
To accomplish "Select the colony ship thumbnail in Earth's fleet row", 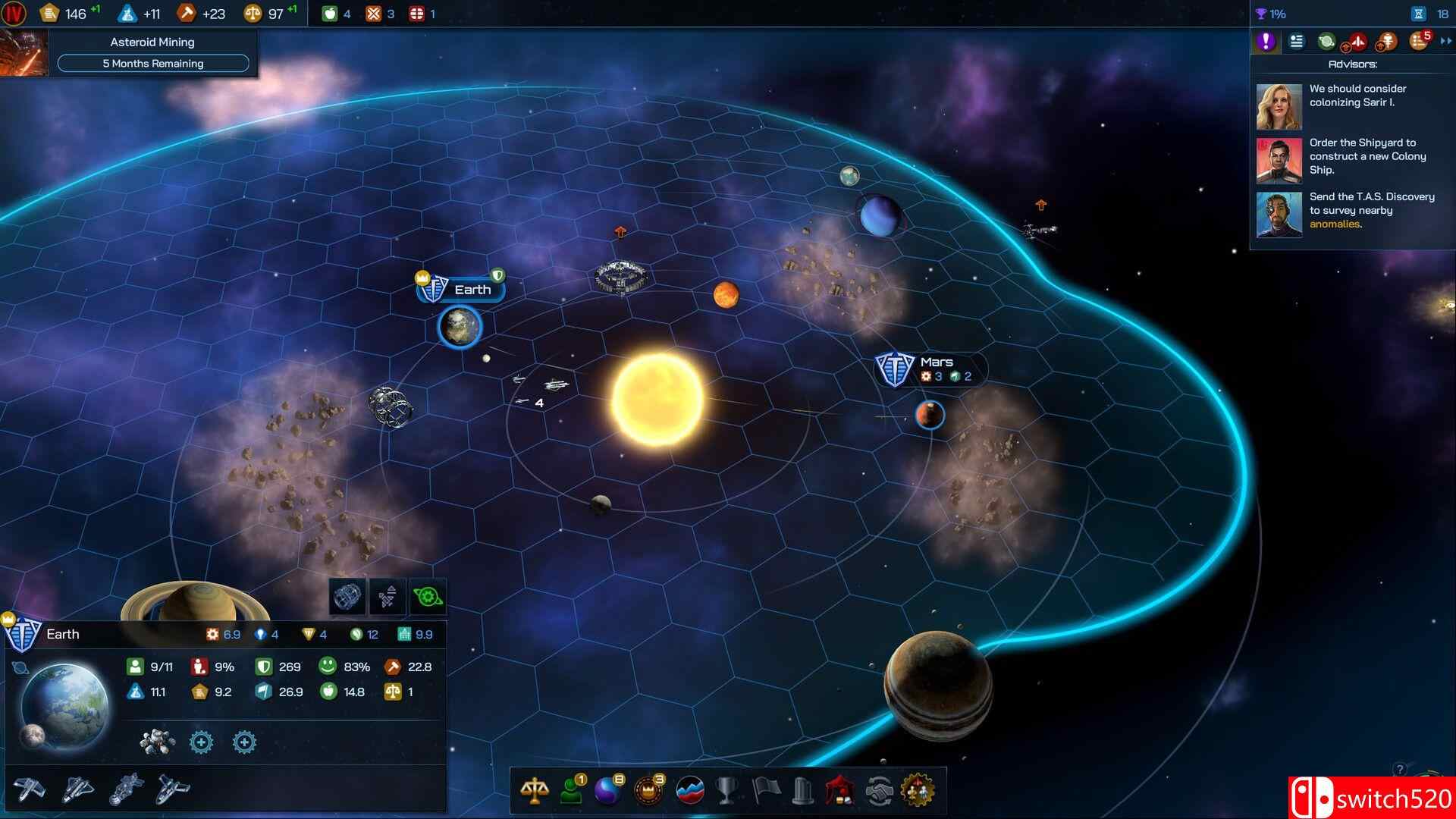I will (125, 790).
